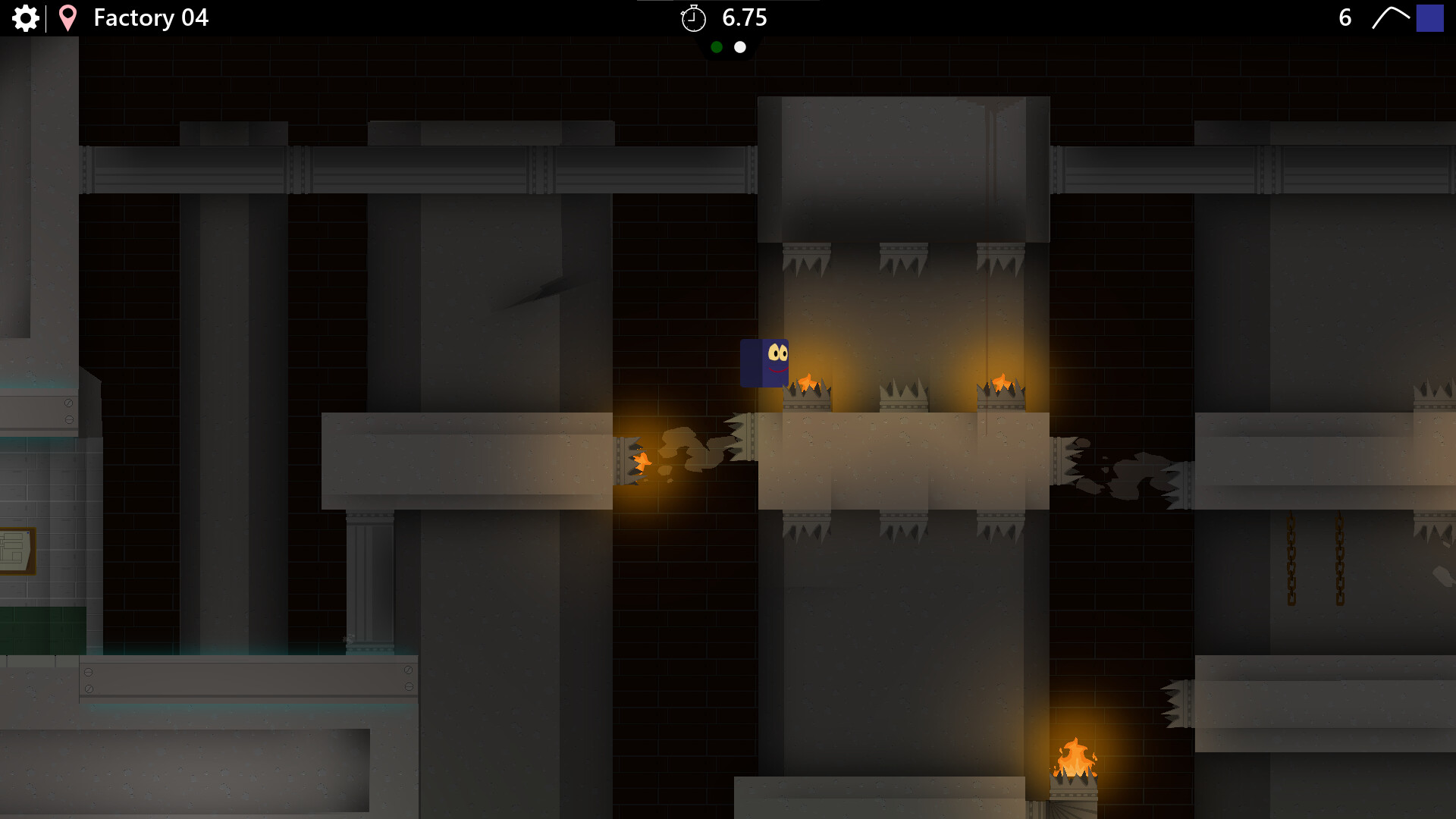Select the white progress dot under the timer
Image resolution: width=1456 pixels, height=819 pixels.
click(740, 47)
